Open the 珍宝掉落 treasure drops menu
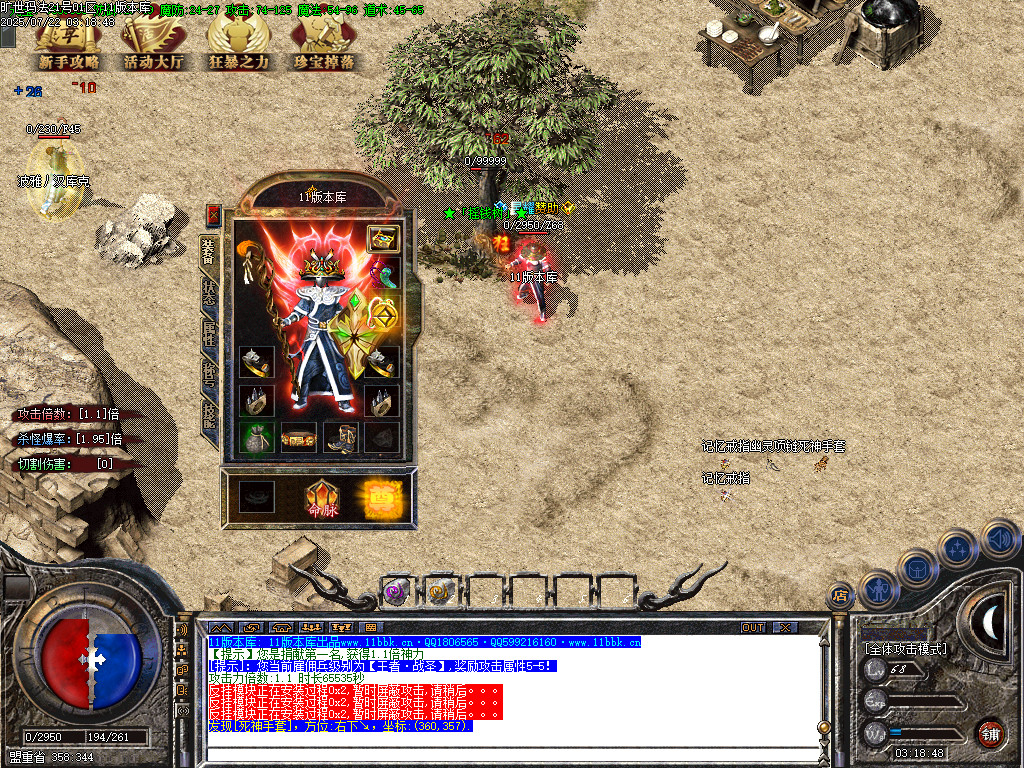This screenshot has width=1024, height=768. [x=323, y=45]
